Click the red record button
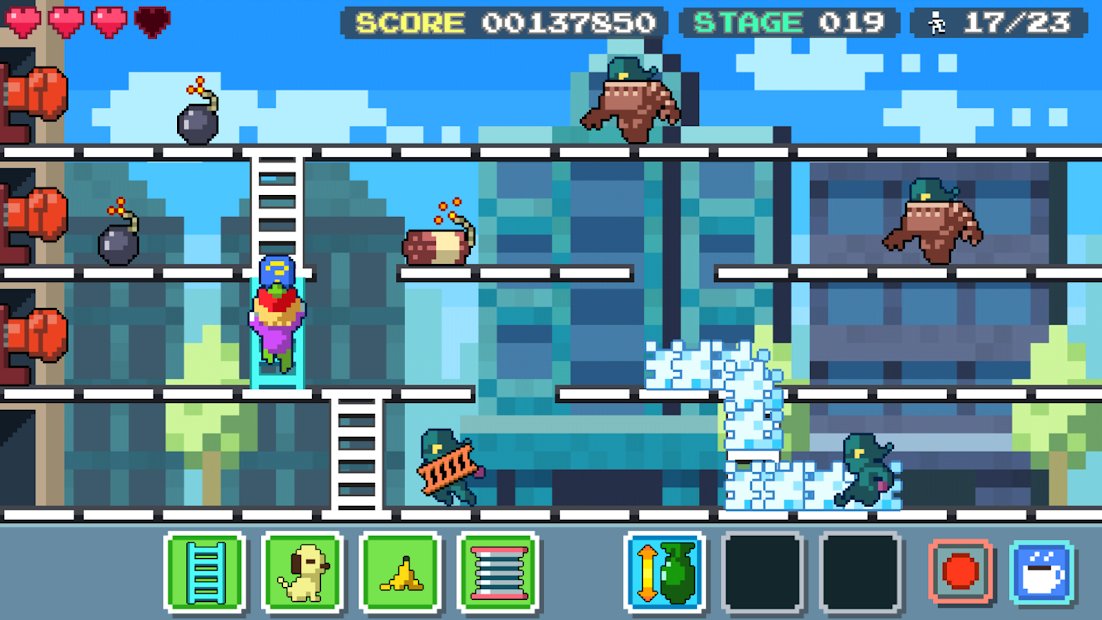Image resolution: width=1102 pixels, height=620 pixels. (961, 572)
